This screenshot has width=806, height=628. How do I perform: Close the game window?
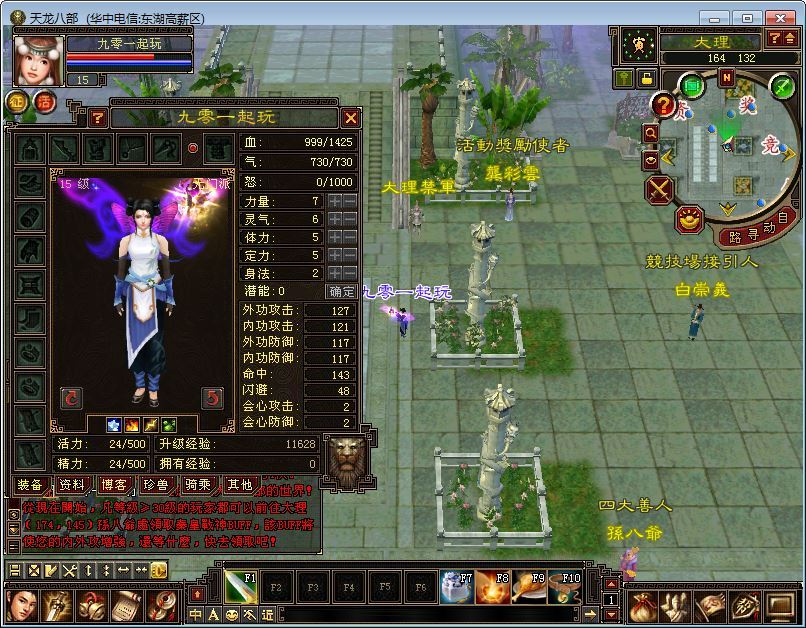781,17
